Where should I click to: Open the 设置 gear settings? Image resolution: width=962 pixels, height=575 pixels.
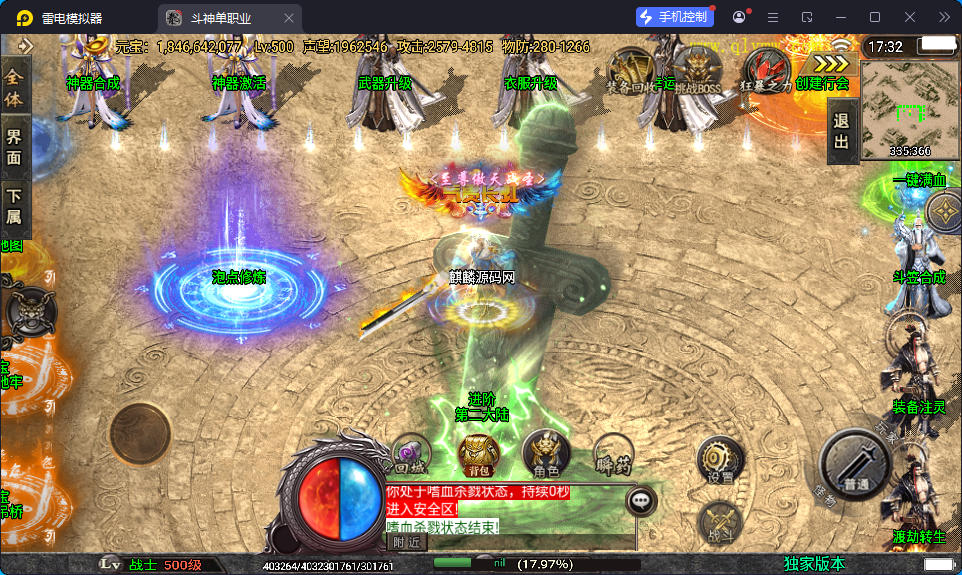720,460
